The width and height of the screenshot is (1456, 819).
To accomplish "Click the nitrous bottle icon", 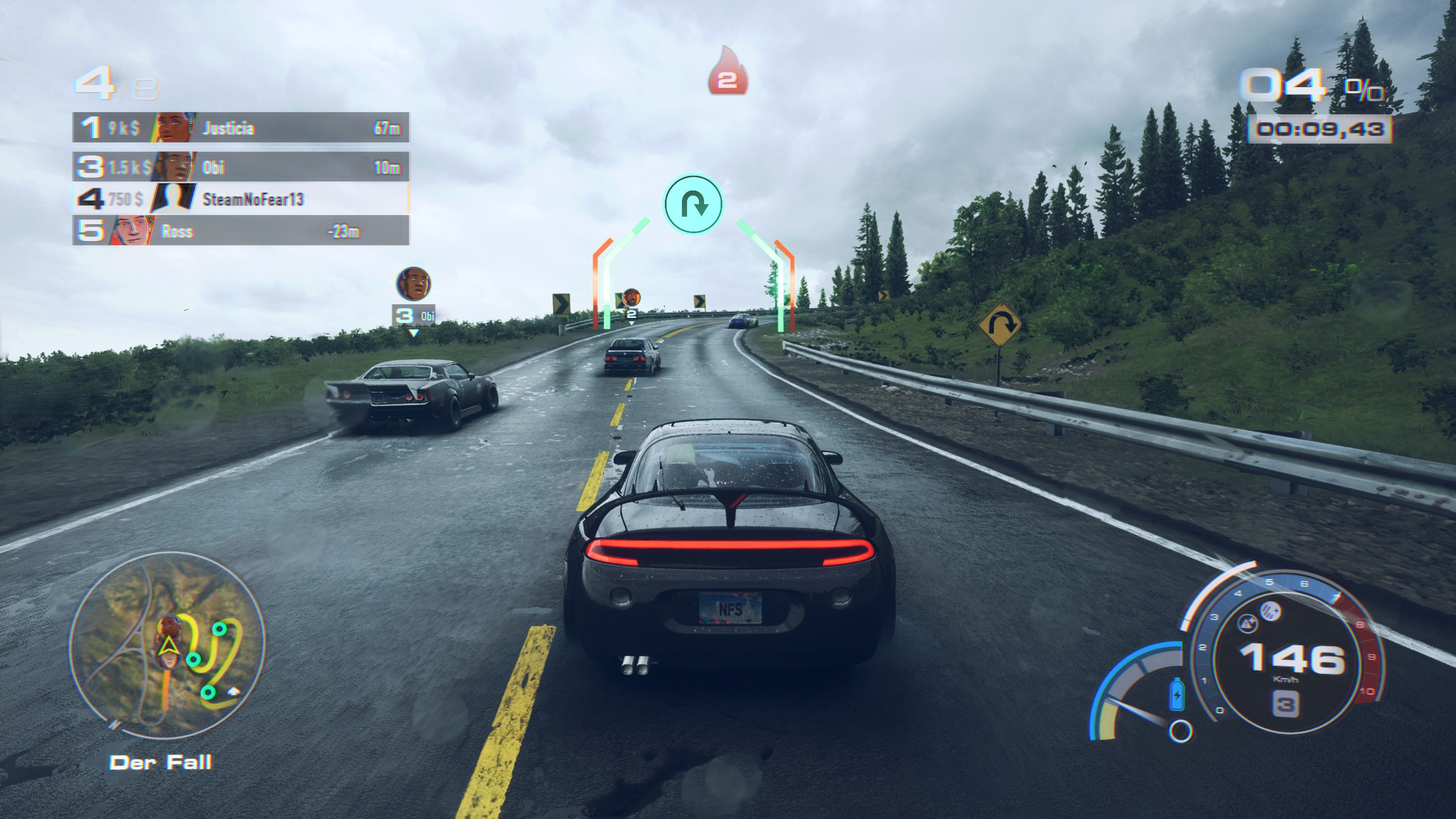I will coord(1177,694).
